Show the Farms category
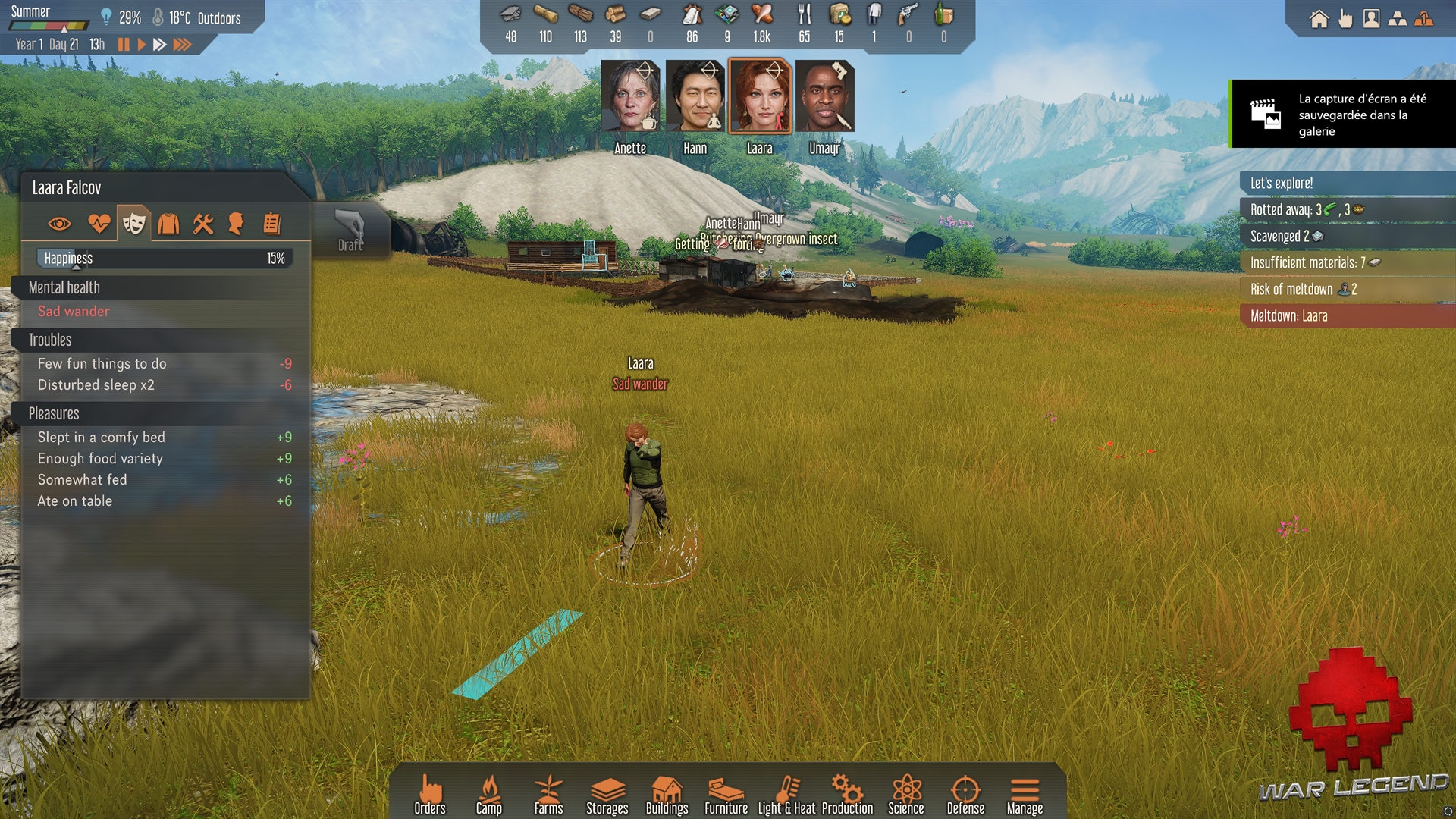Screen dimensions: 1456x819 [548, 795]
